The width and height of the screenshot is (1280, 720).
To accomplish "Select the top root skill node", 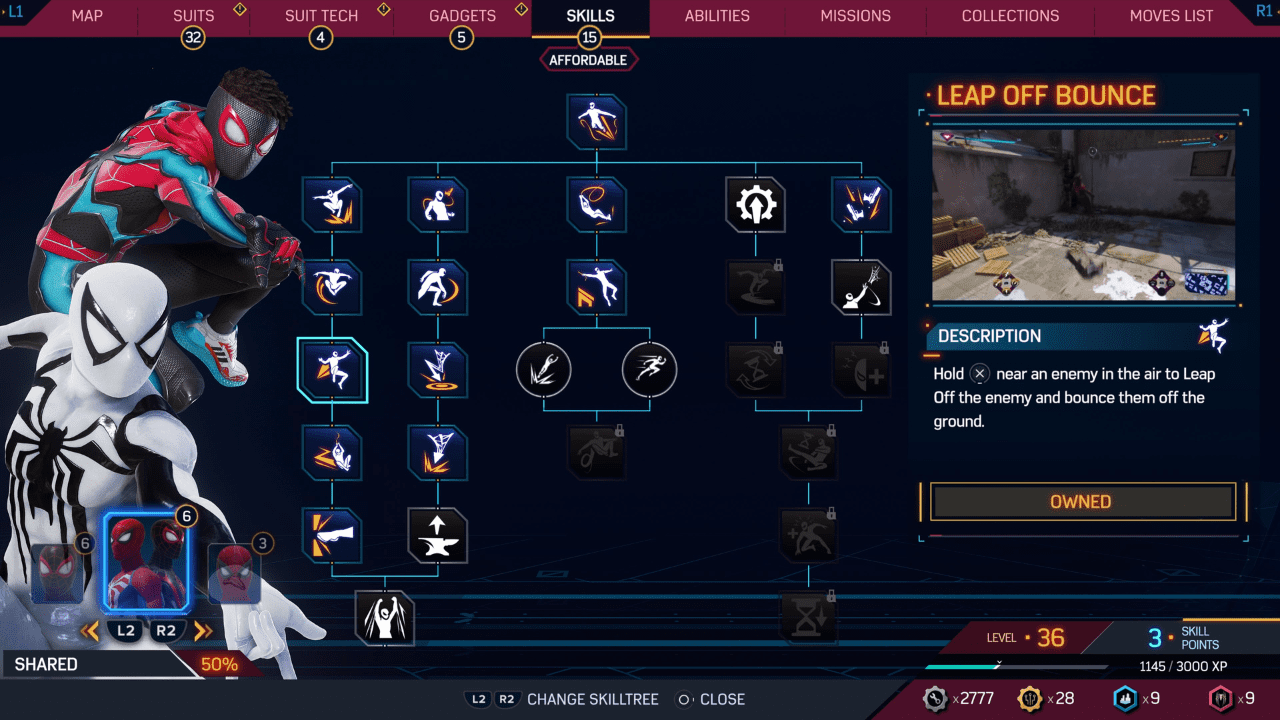I will (597, 122).
